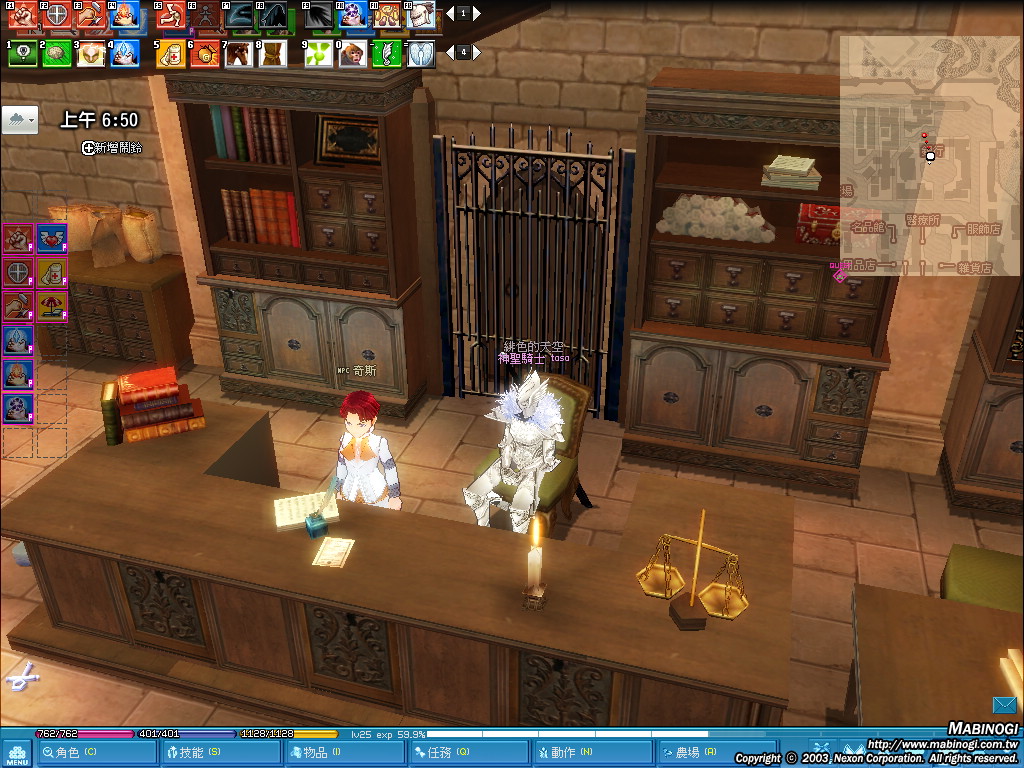Switch the top hotbar to the next page
Screen dimensions: 1024x768
pos(478,14)
